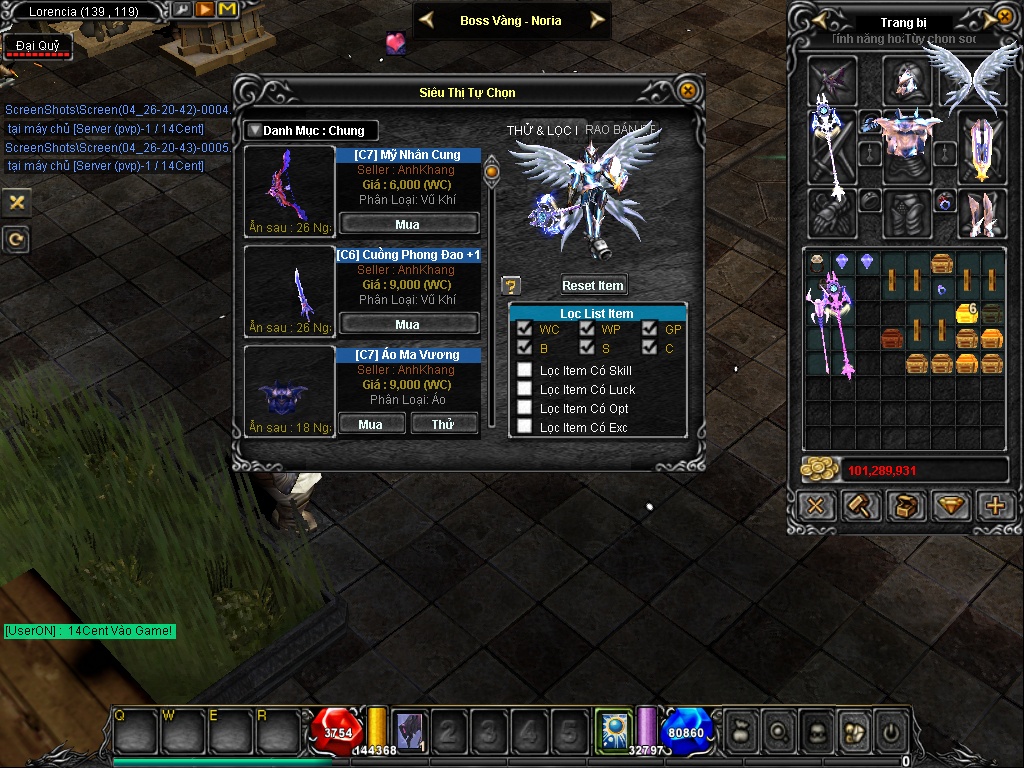The height and width of the screenshot is (768, 1024).
Task: Click the Reset Item button
Action: [x=593, y=285]
